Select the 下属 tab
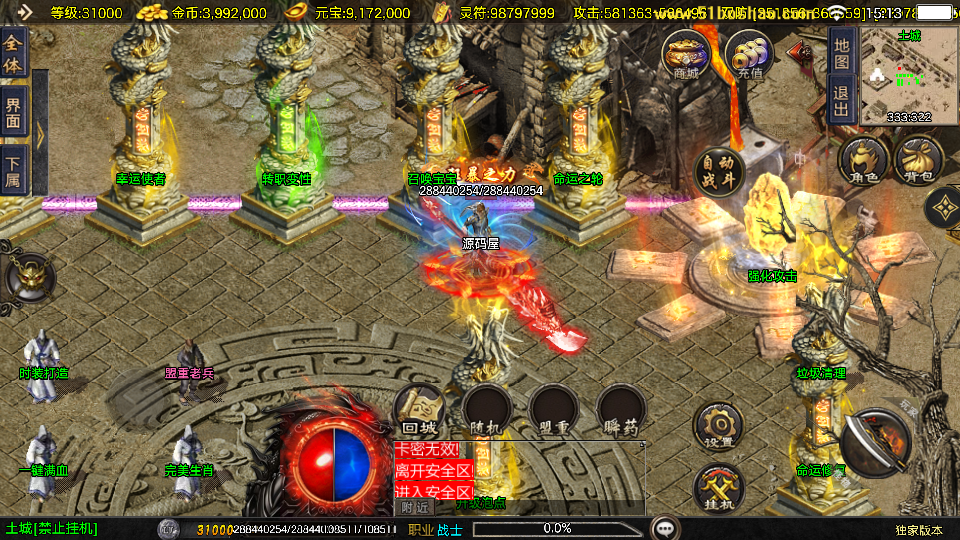The width and height of the screenshot is (960, 540). tap(13, 170)
